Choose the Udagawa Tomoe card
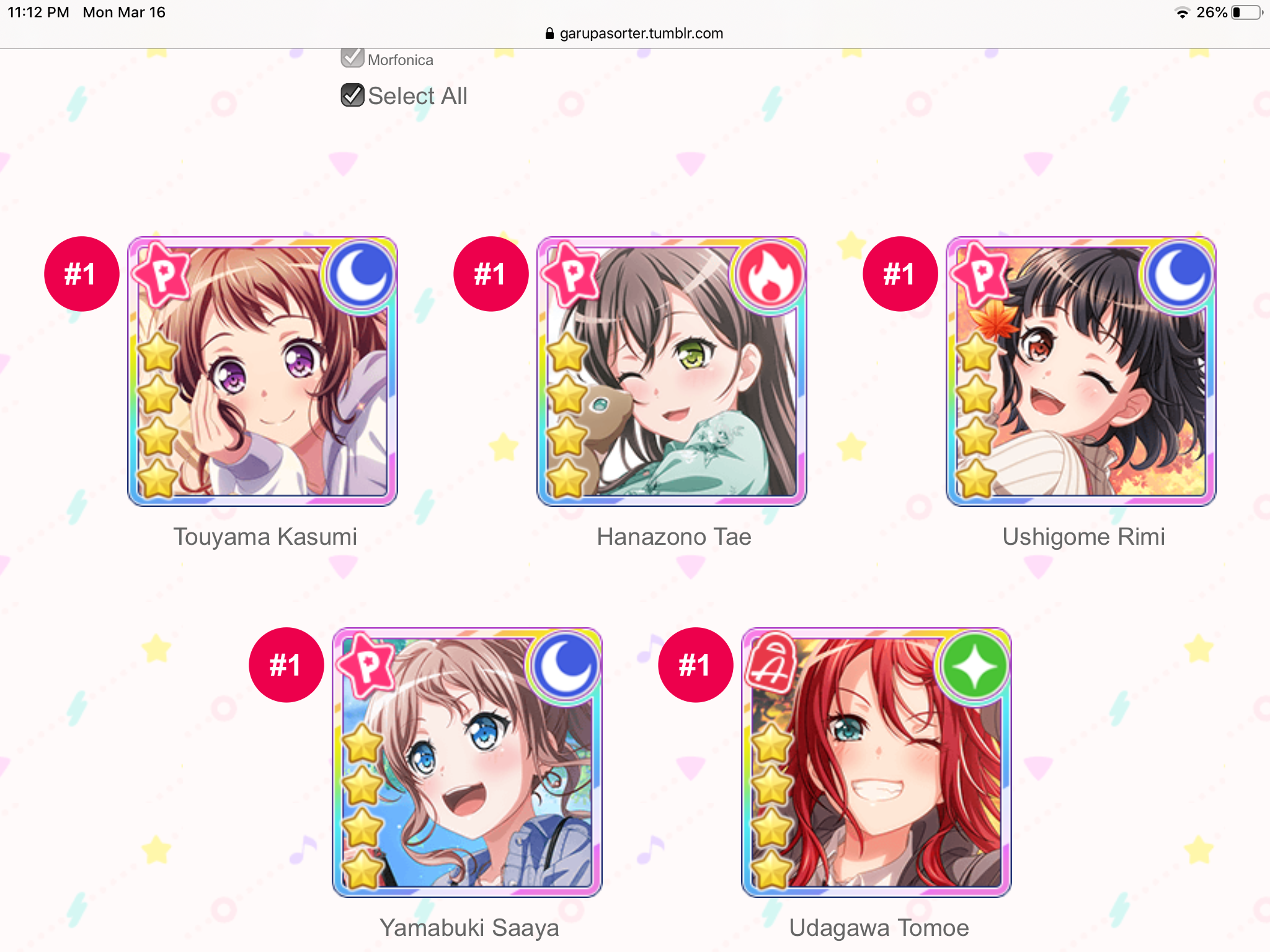The width and height of the screenshot is (1270, 952). click(x=876, y=762)
